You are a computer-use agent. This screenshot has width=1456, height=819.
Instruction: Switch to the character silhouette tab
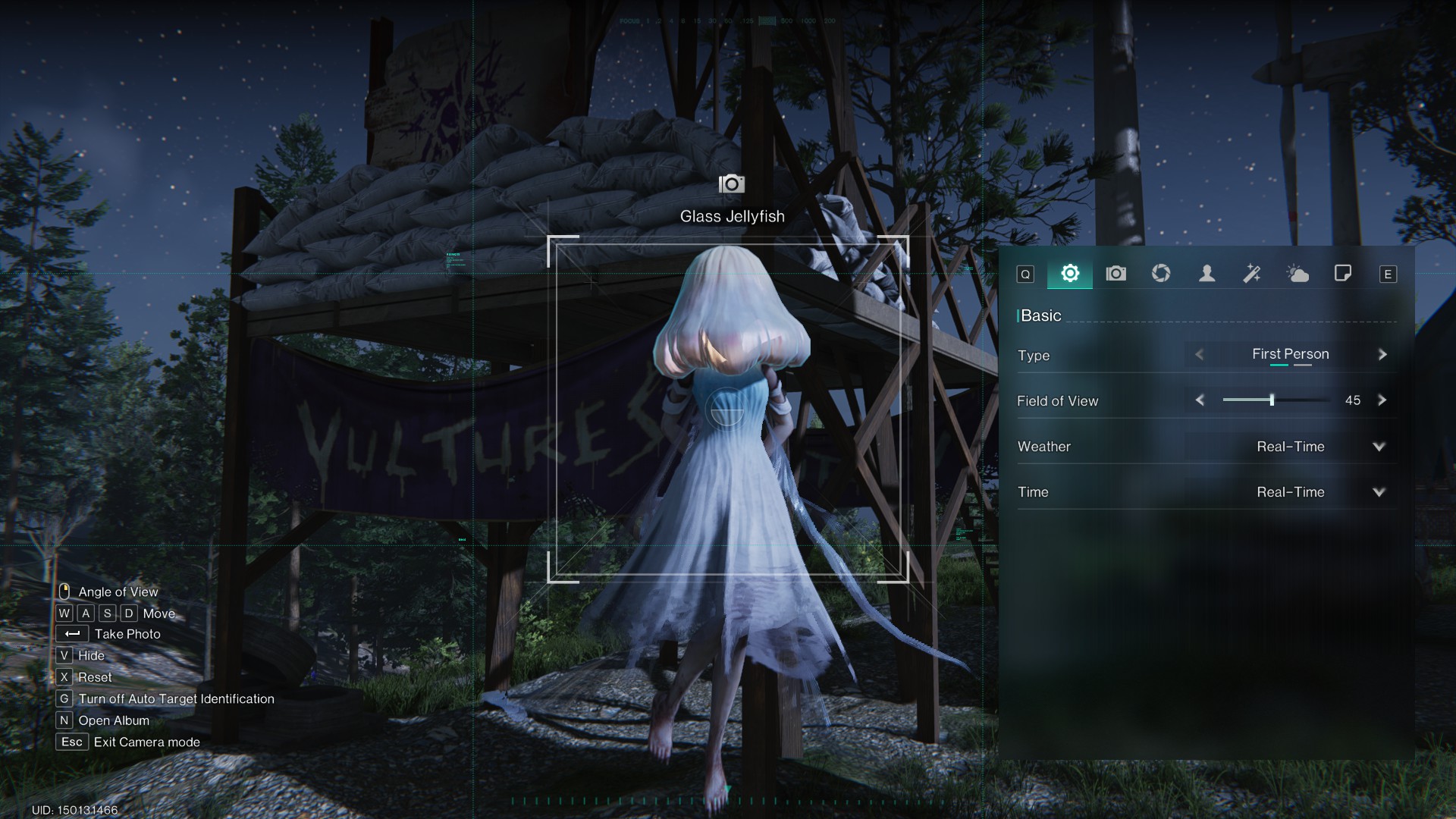pos(1207,274)
